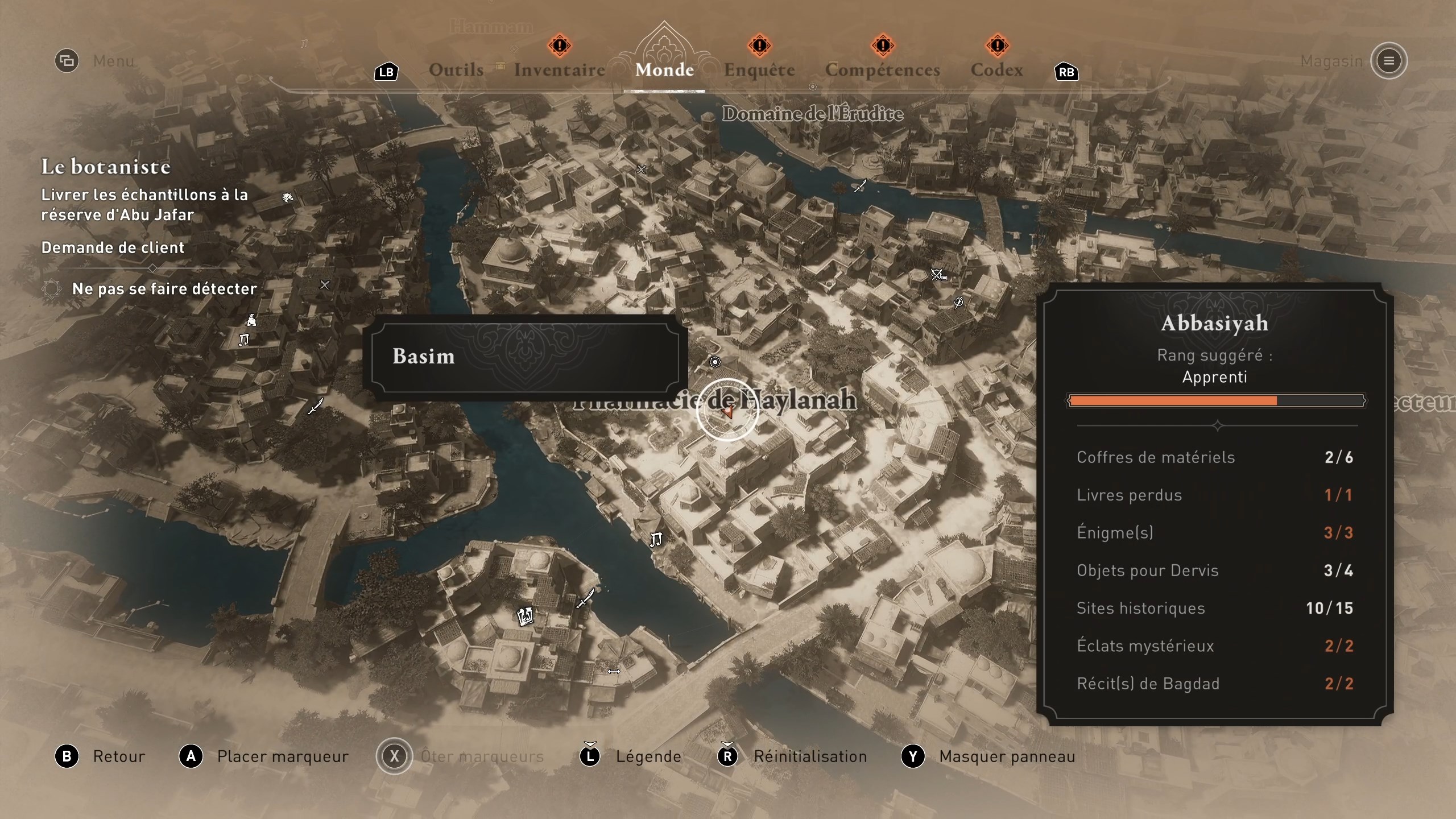The height and width of the screenshot is (819, 1456).
Task: Select the Basim player marker on map
Action: [727, 411]
